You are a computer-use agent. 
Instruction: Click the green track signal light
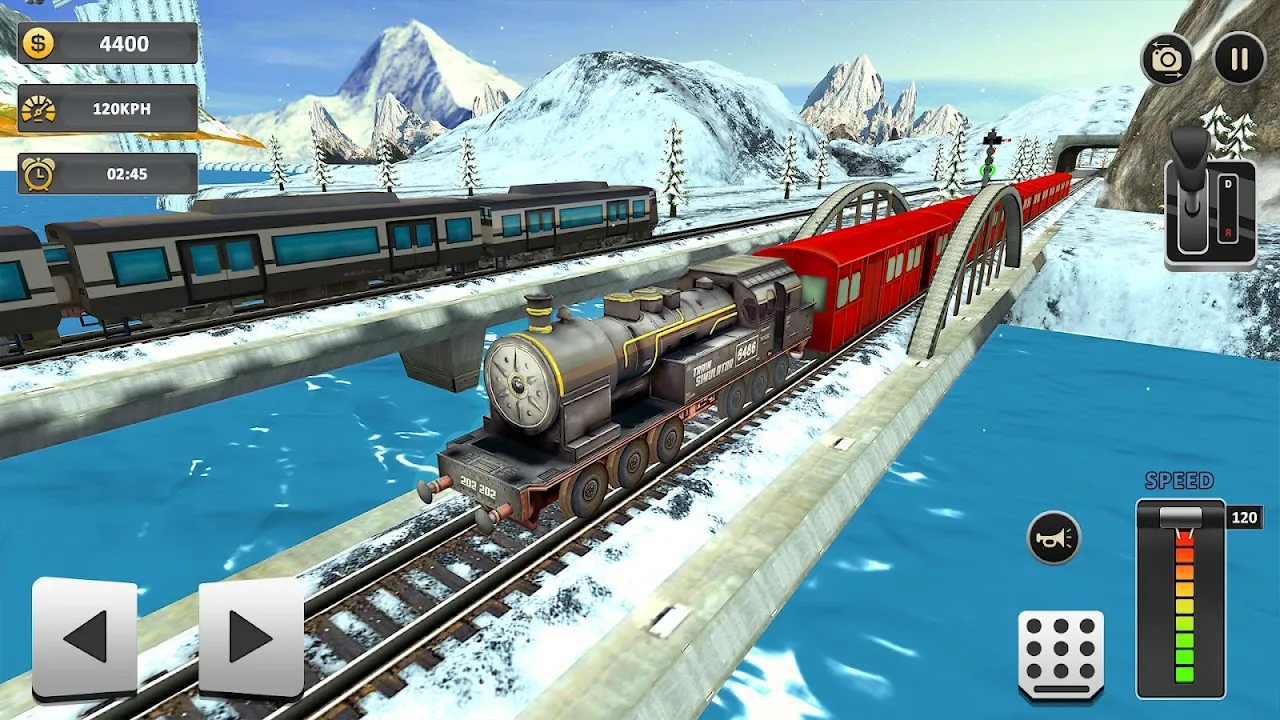988,167
